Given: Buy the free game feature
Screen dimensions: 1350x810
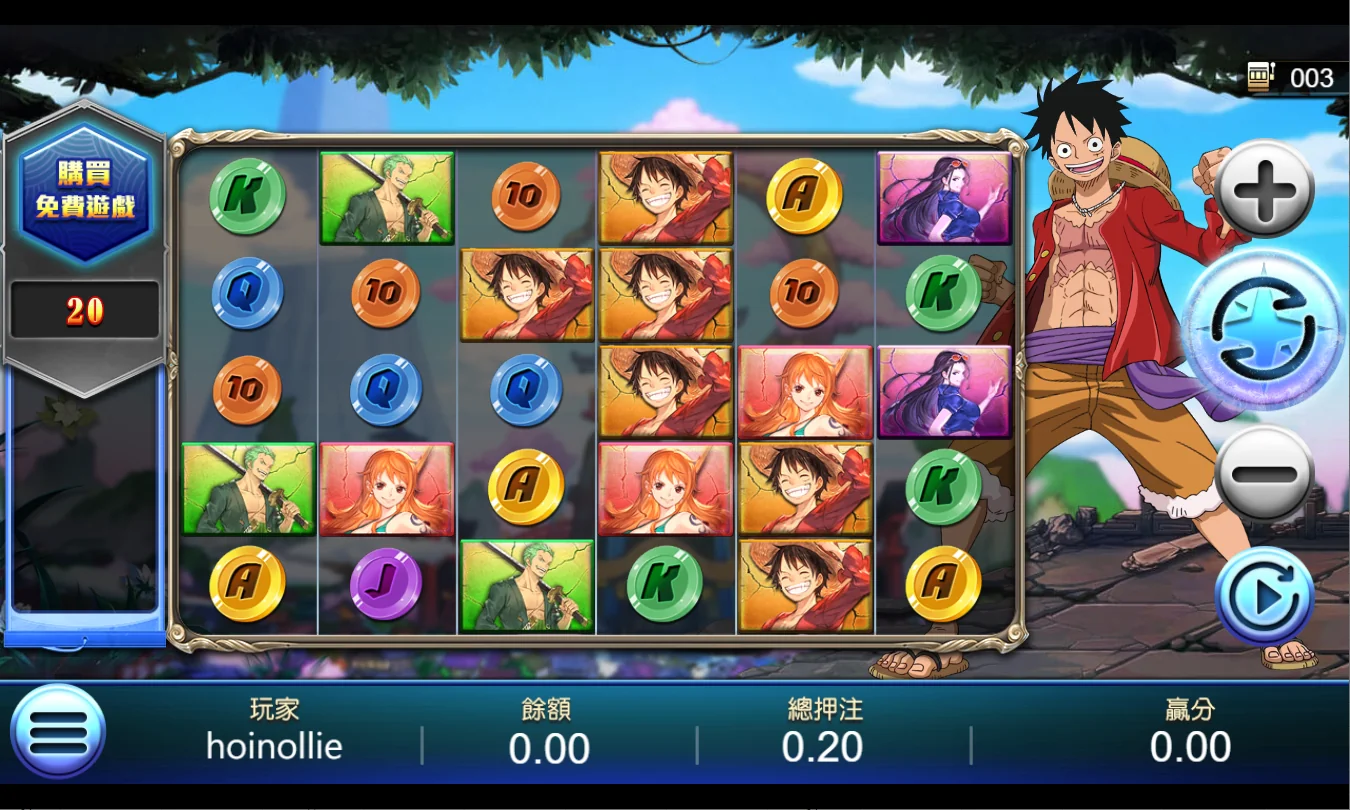Looking at the screenshot, I should 85,193.
